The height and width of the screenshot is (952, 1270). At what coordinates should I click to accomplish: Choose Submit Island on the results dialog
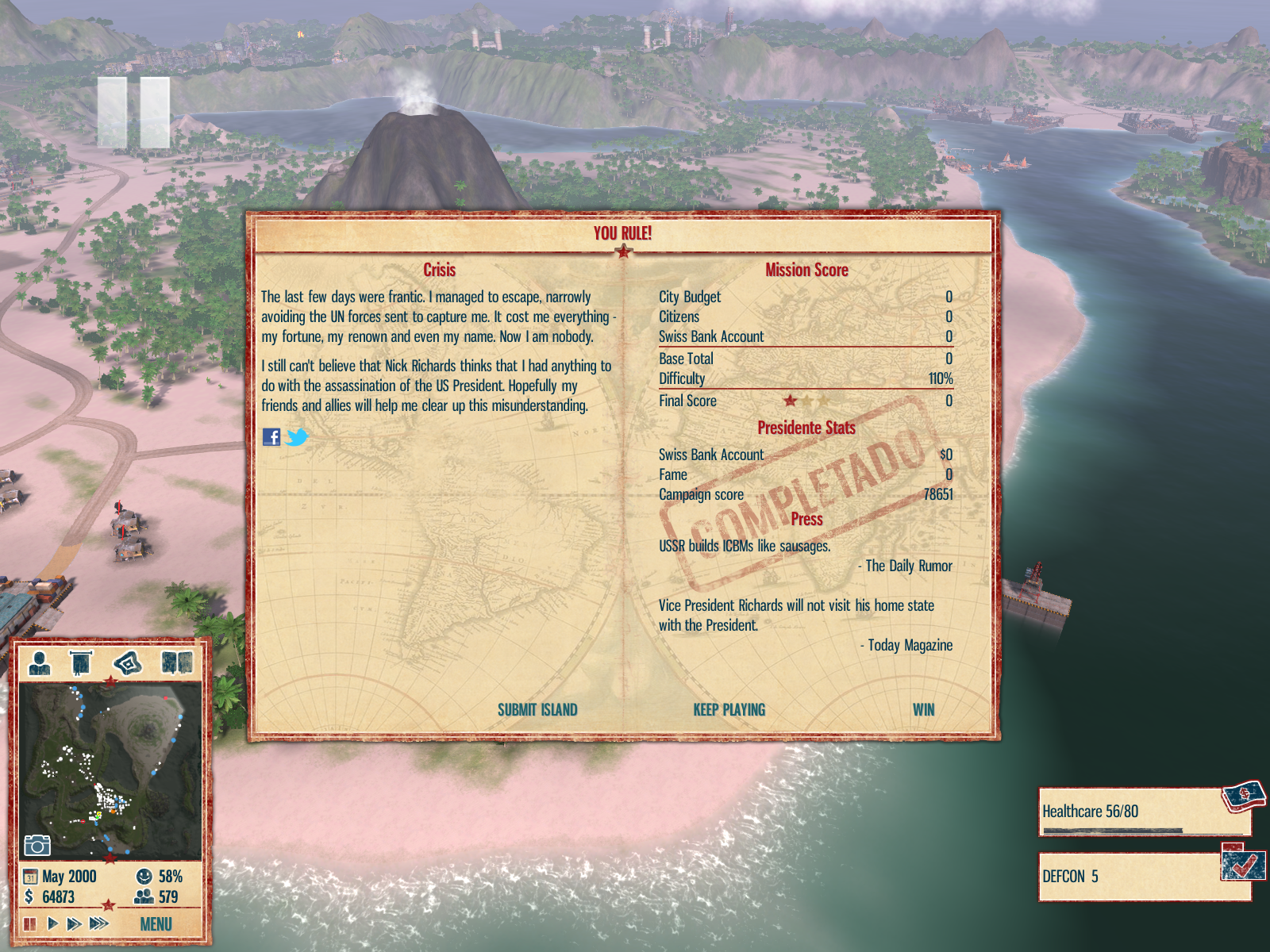click(x=537, y=710)
